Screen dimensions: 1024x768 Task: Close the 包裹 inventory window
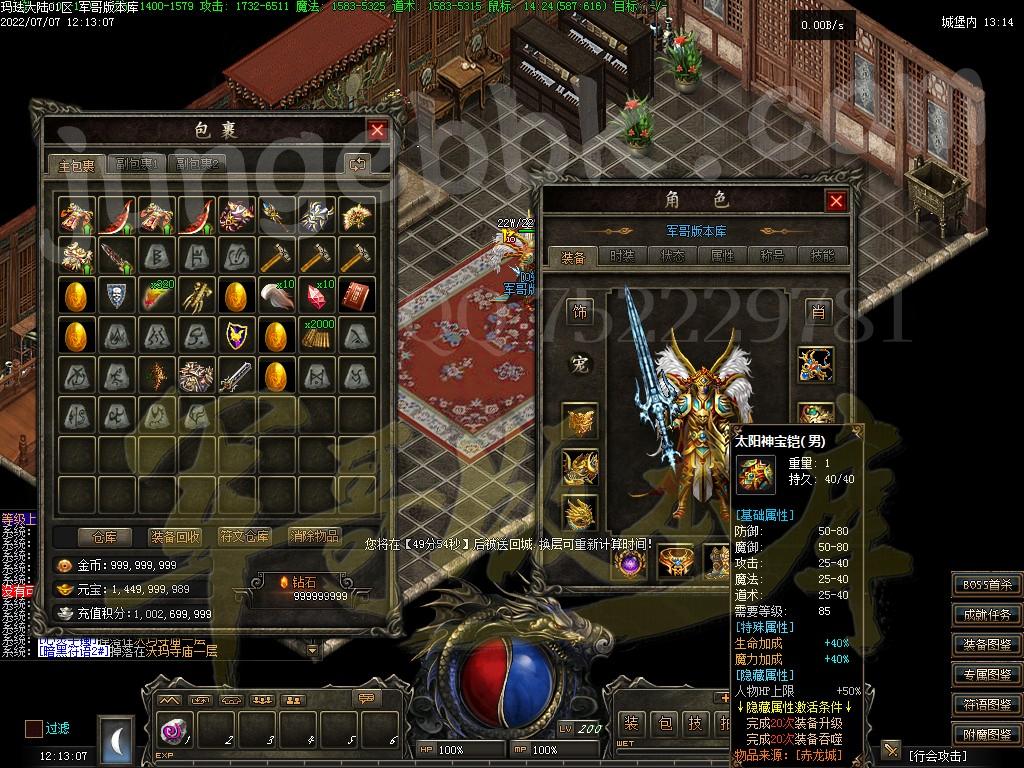click(x=377, y=130)
